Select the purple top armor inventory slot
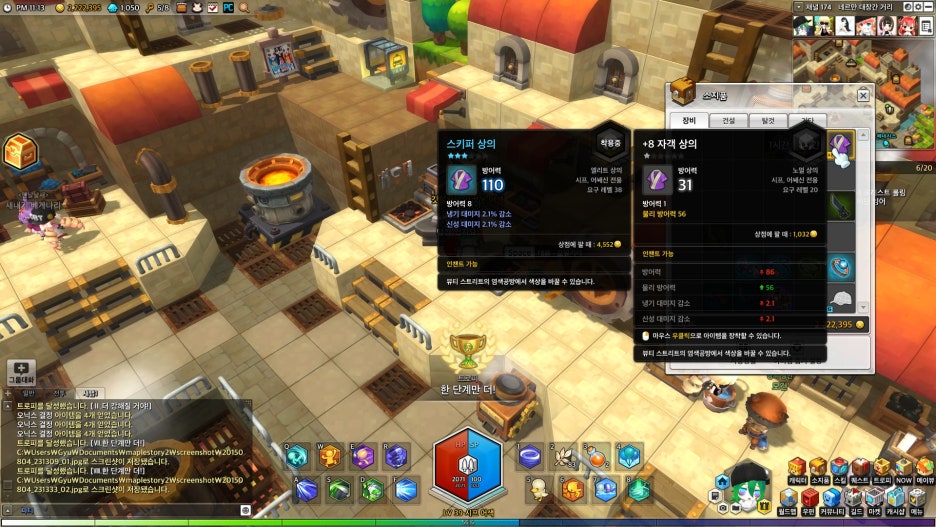Screen dimensions: 936x527 pos(842,146)
